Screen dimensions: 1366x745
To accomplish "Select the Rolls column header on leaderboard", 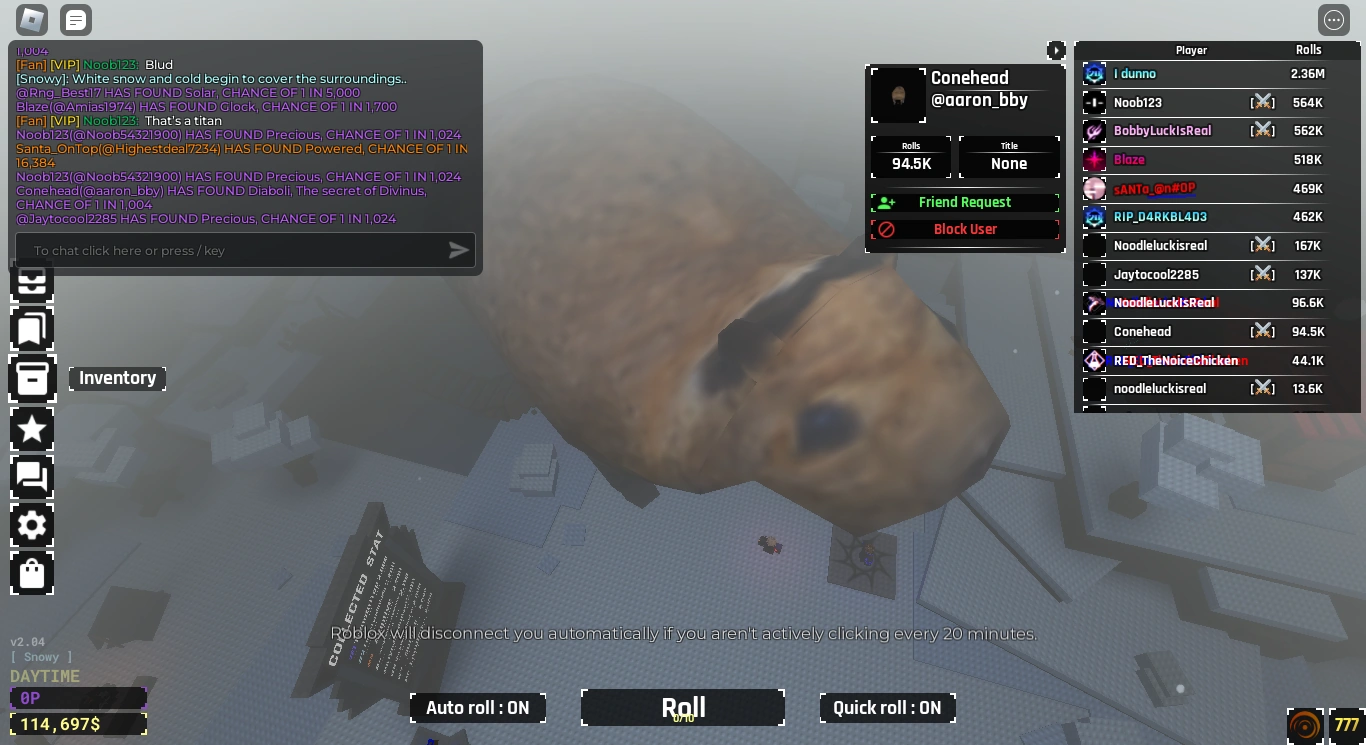I will pyautogui.click(x=1308, y=49).
